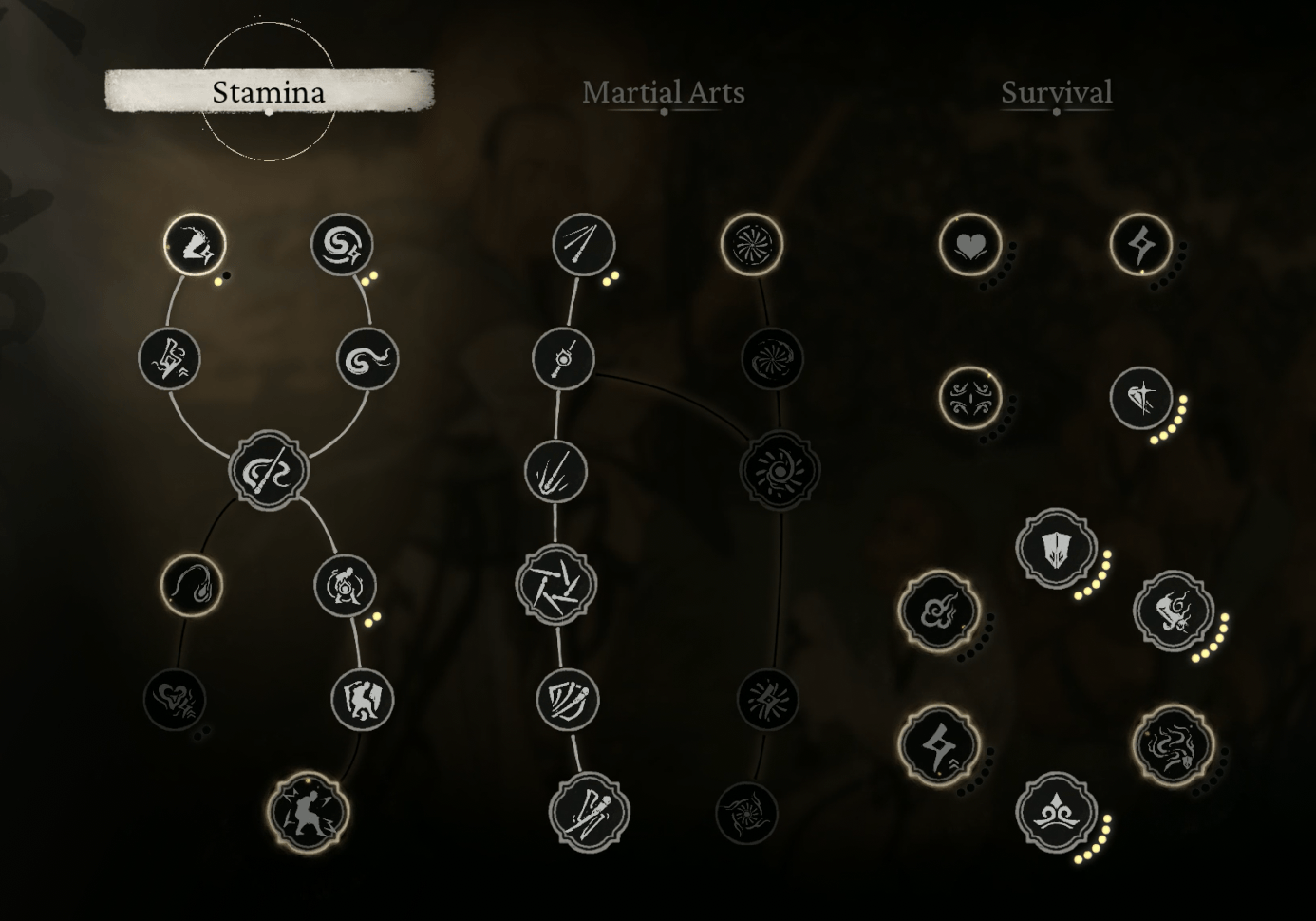Pick the spiral swirl skill in Stamina
The height and width of the screenshot is (921, 1316).
341,245
